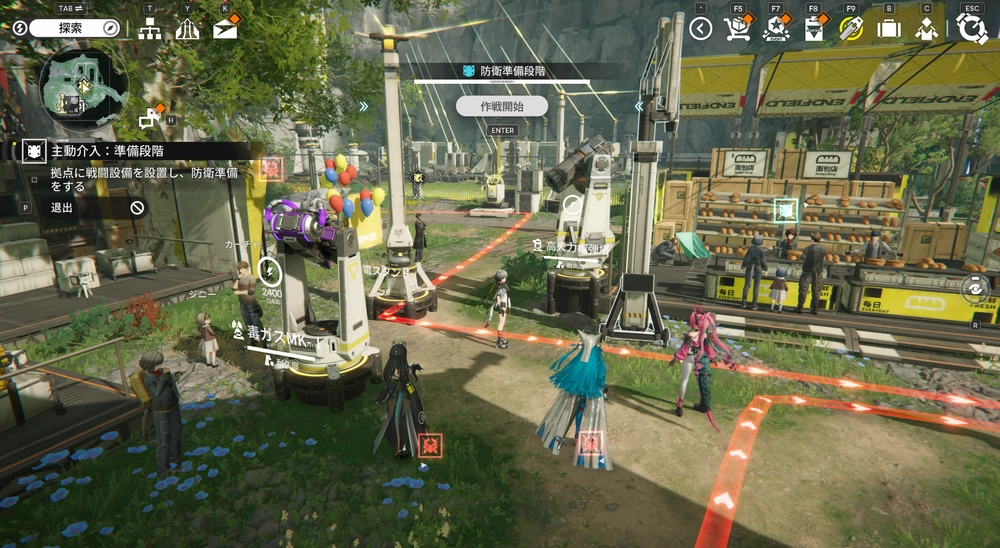This screenshot has width=1000, height=548.
Task: Open the mail envelope icon
Action: click(225, 29)
